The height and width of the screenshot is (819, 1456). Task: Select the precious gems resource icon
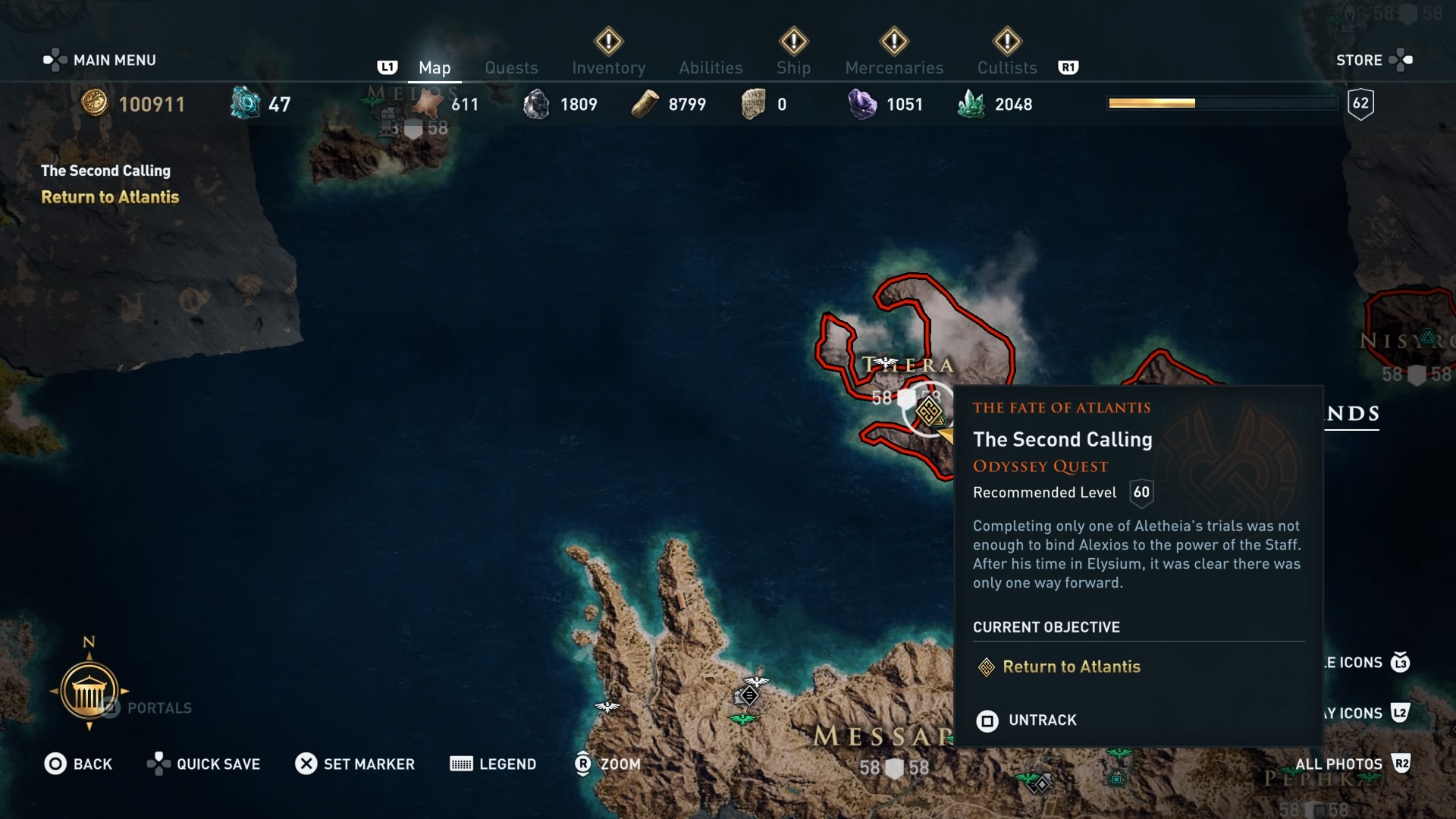973,103
